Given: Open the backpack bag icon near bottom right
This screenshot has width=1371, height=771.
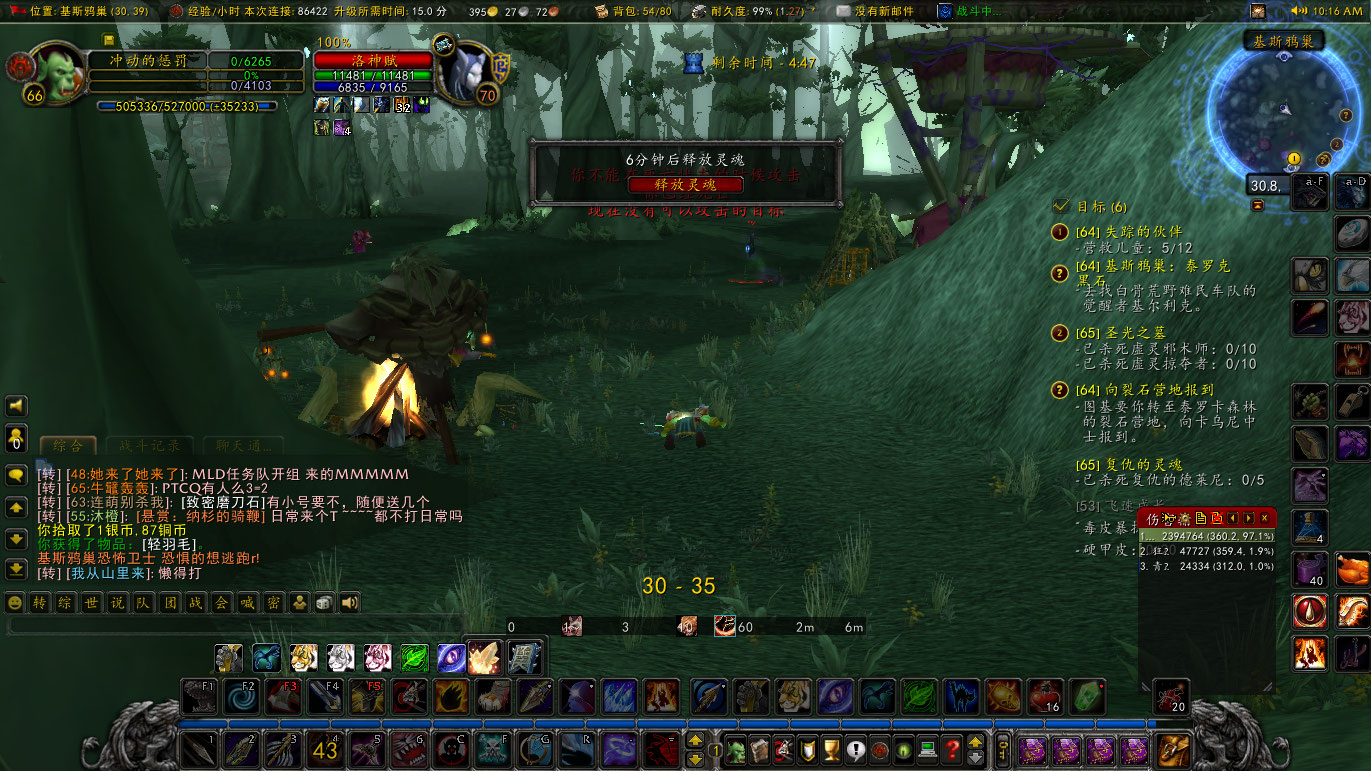Looking at the screenshot, I should (x=1171, y=750).
